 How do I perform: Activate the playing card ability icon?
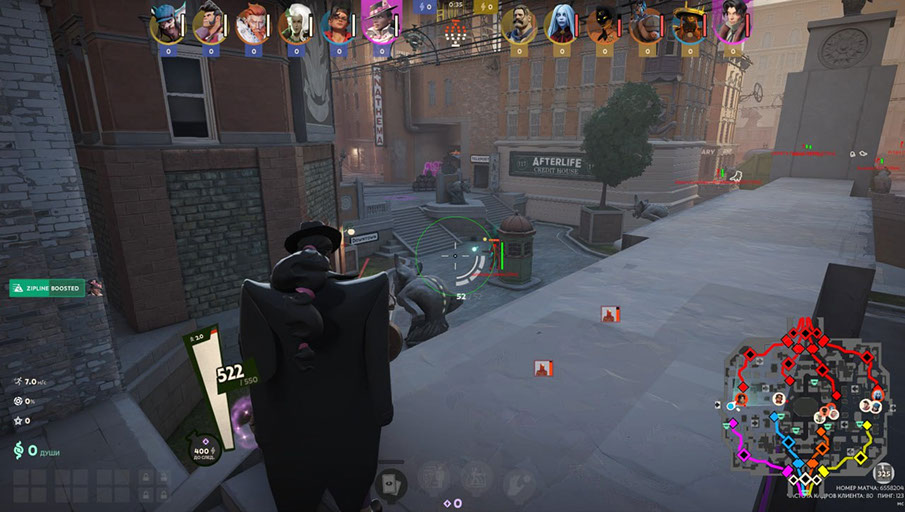coord(389,485)
